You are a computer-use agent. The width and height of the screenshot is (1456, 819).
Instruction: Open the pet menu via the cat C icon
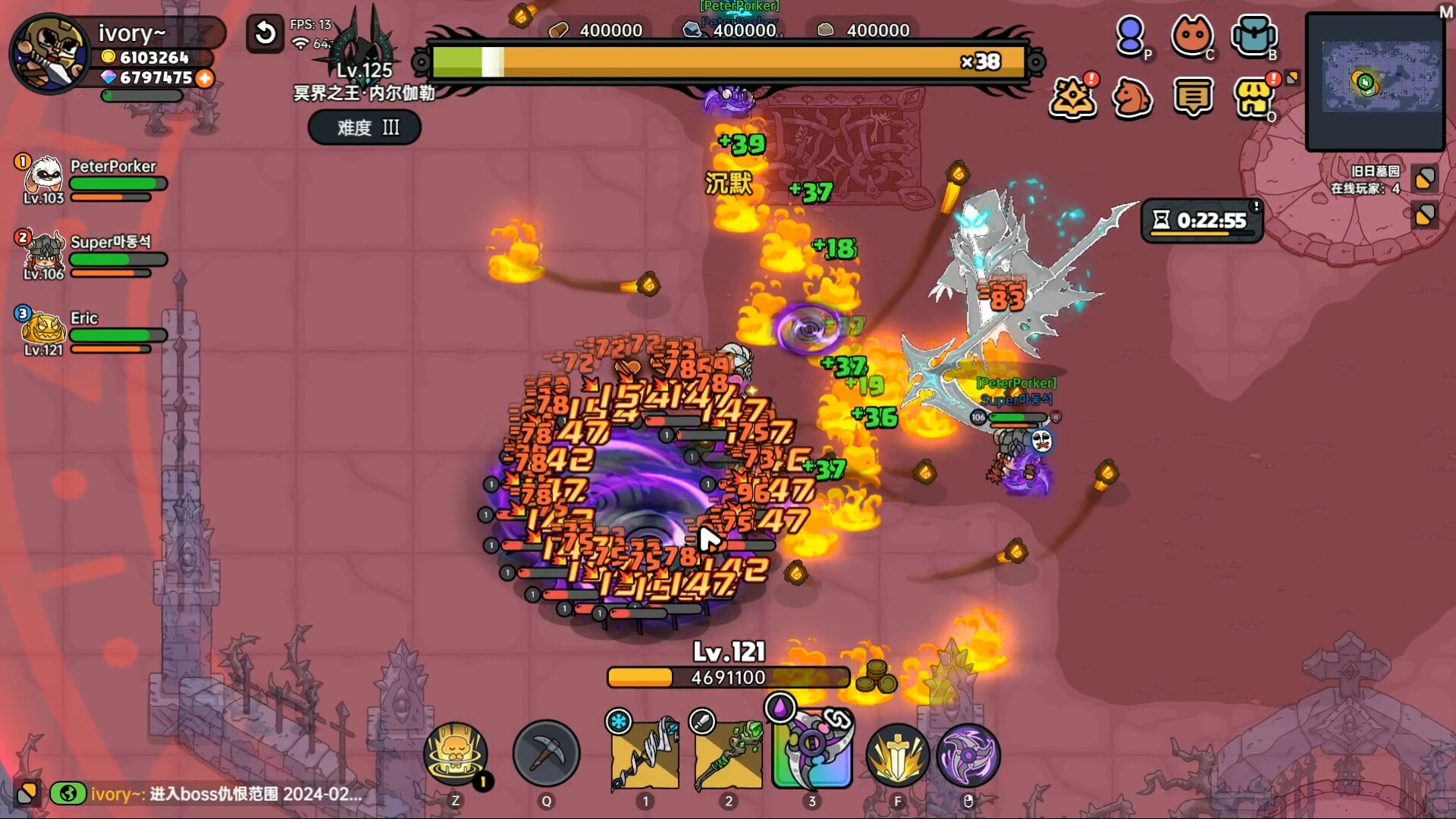1194,36
